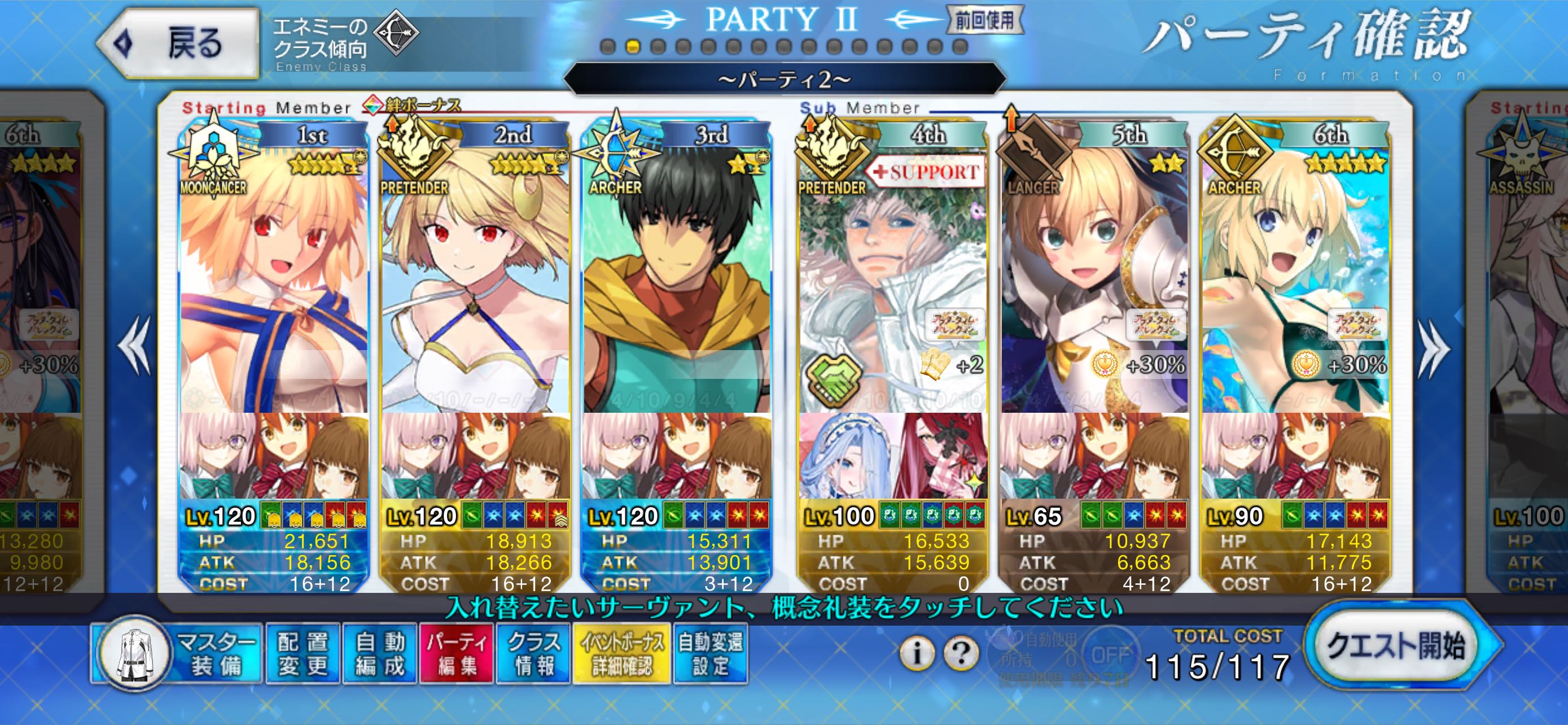Click the info 'i' icon
The image size is (1568, 725).
[x=917, y=653]
